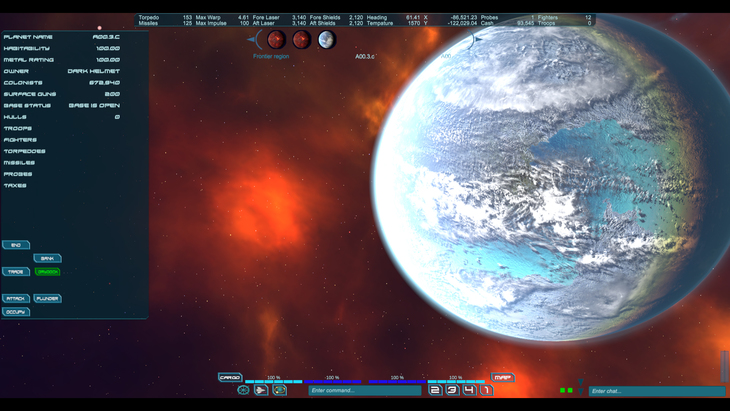This screenshot has height=411, width=730.
Task: Open the MAP view
Action: [x=503, y=378]
